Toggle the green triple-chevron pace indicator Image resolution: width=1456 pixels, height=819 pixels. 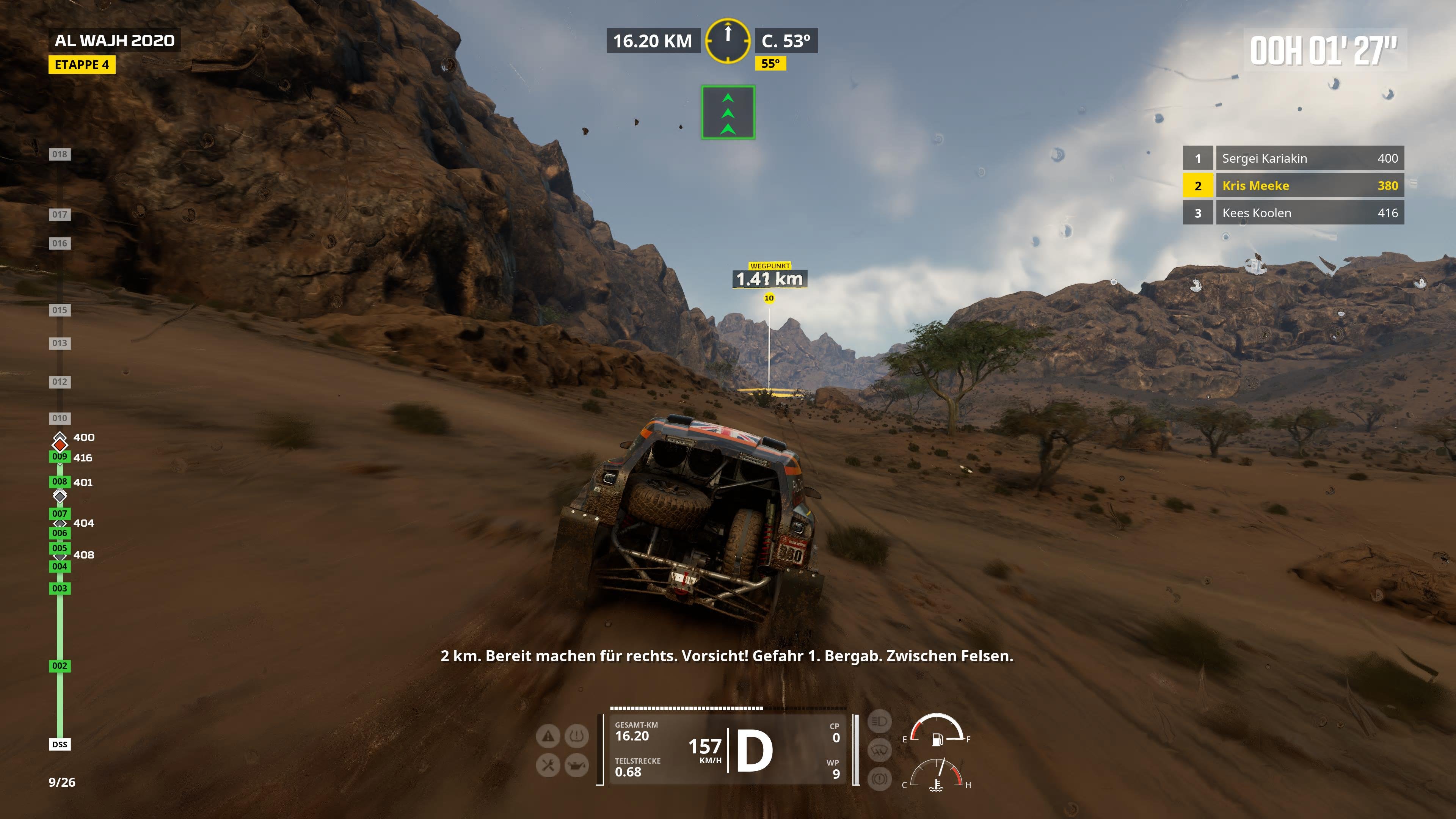click(x=728, y=112)
